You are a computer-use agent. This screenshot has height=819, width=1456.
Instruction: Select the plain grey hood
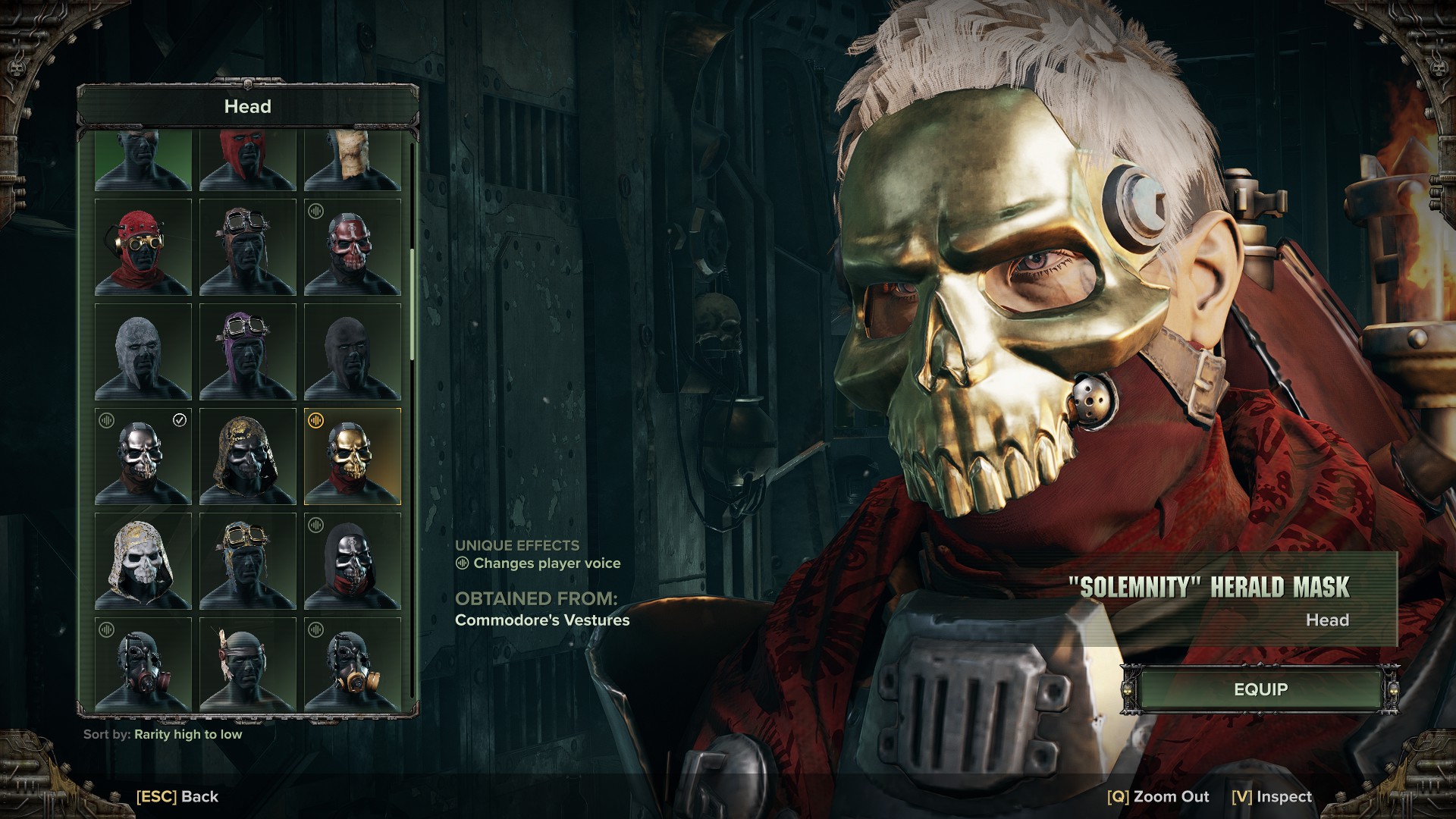(143, 352)
